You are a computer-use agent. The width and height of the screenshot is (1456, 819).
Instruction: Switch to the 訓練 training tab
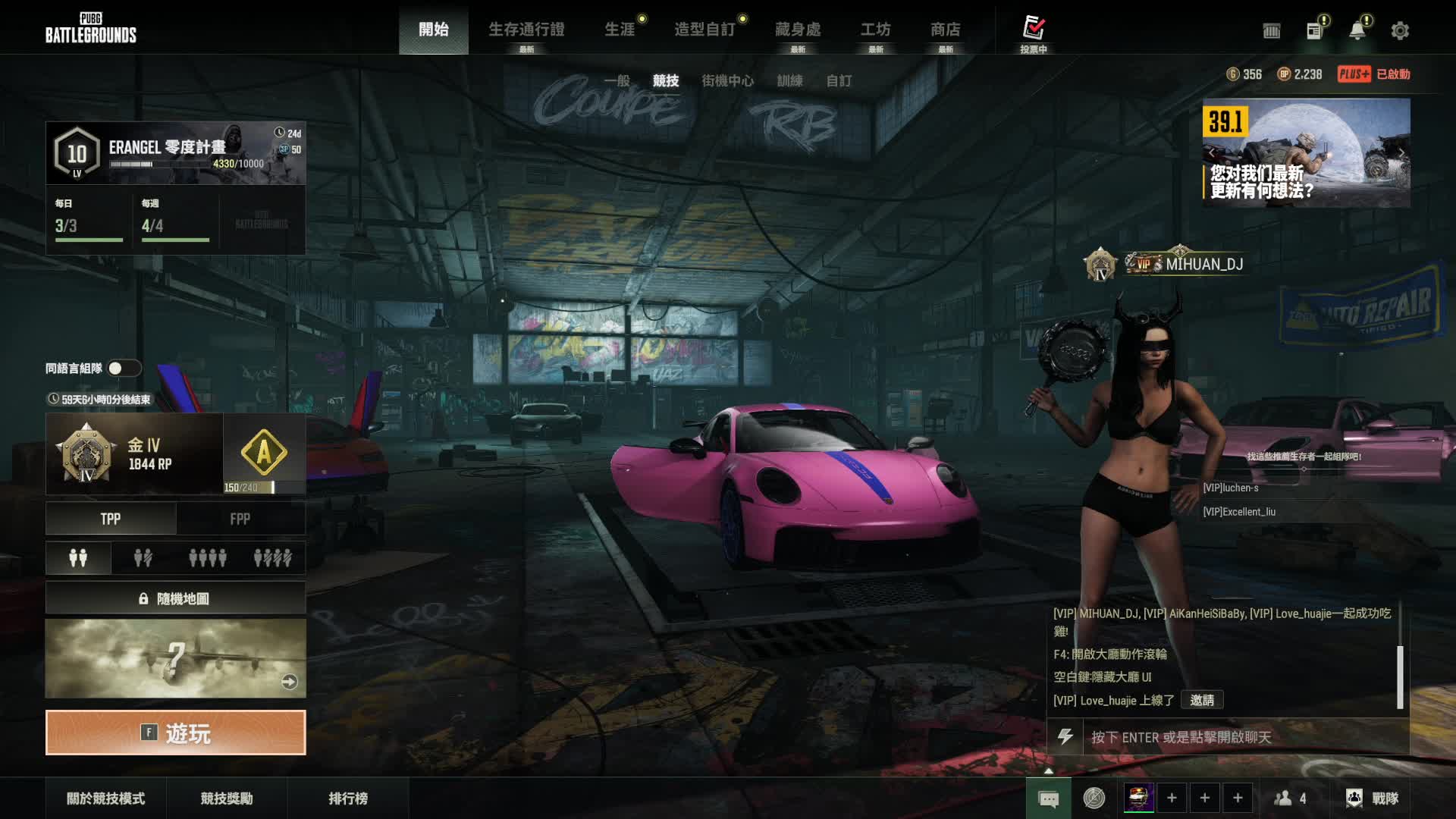click(789, 80)
